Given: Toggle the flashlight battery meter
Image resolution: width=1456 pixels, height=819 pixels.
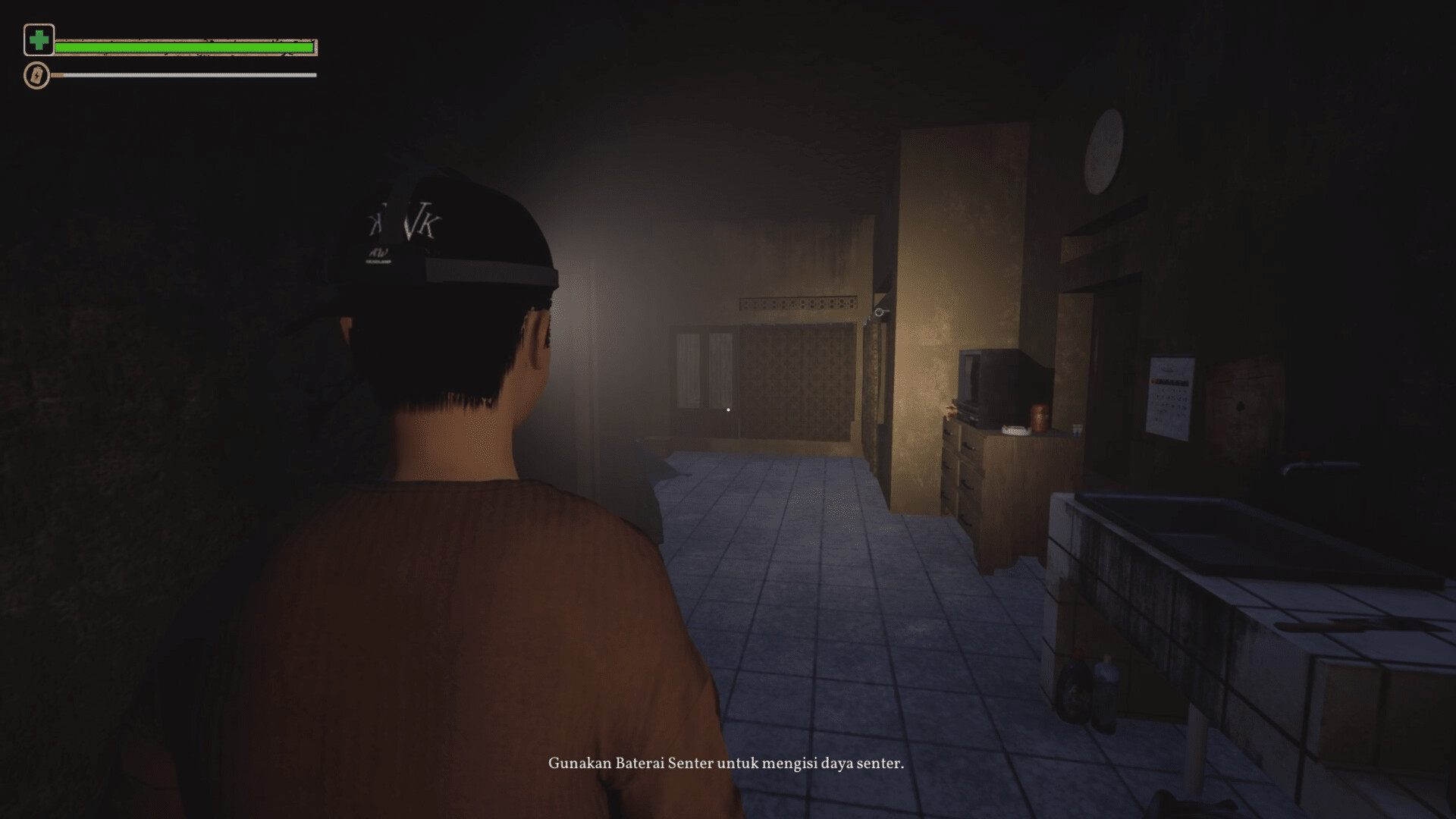Looking at the screenshot, I should (x=182, y=75).
